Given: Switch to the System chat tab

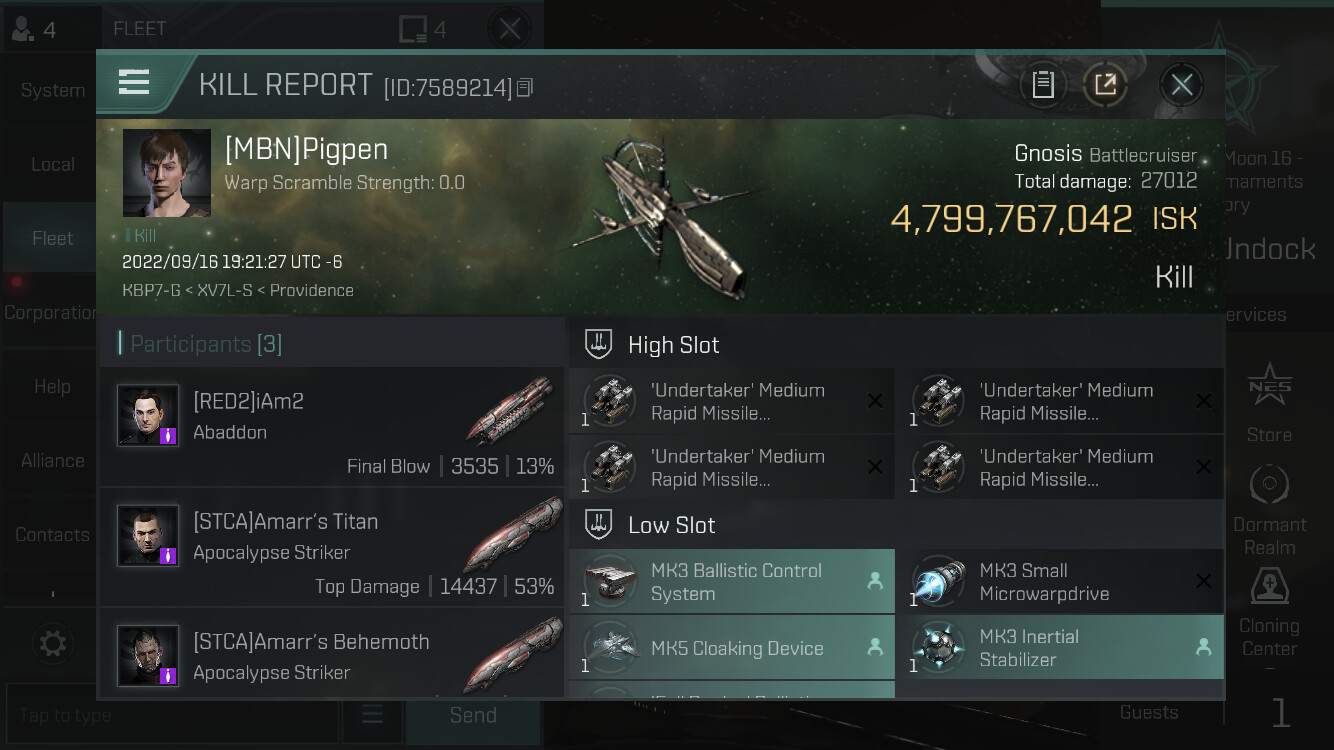Looking at the screenshot, I should point(52,90).
